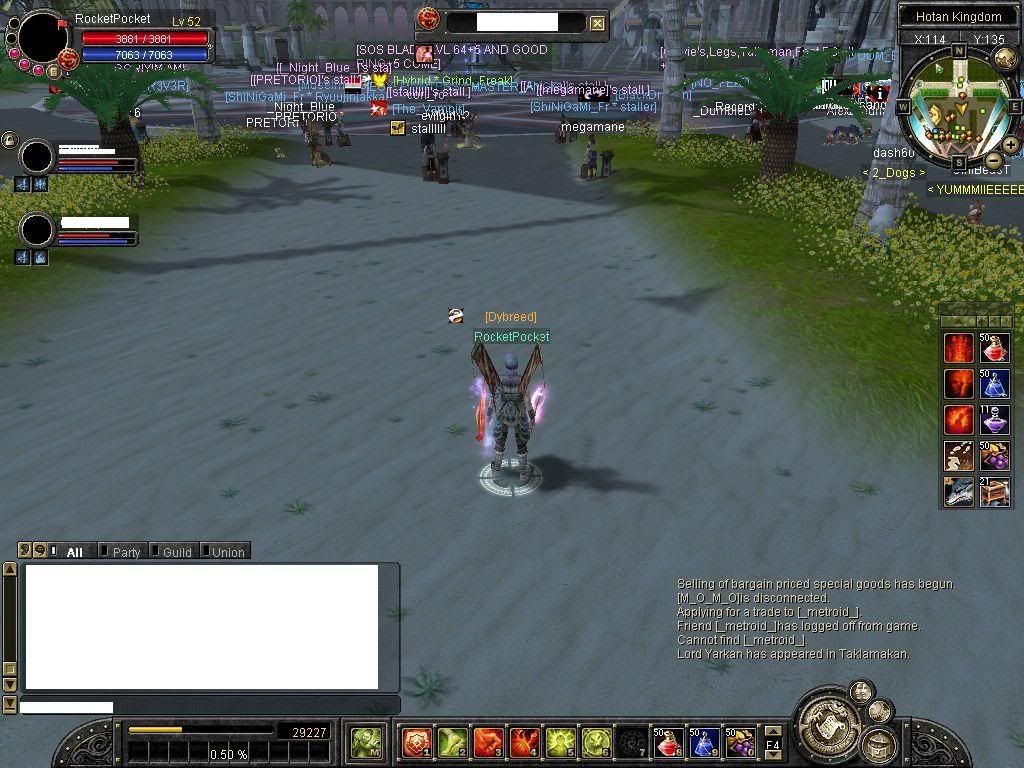Zoom out the minimap with minus button

[x=993, y=160]
